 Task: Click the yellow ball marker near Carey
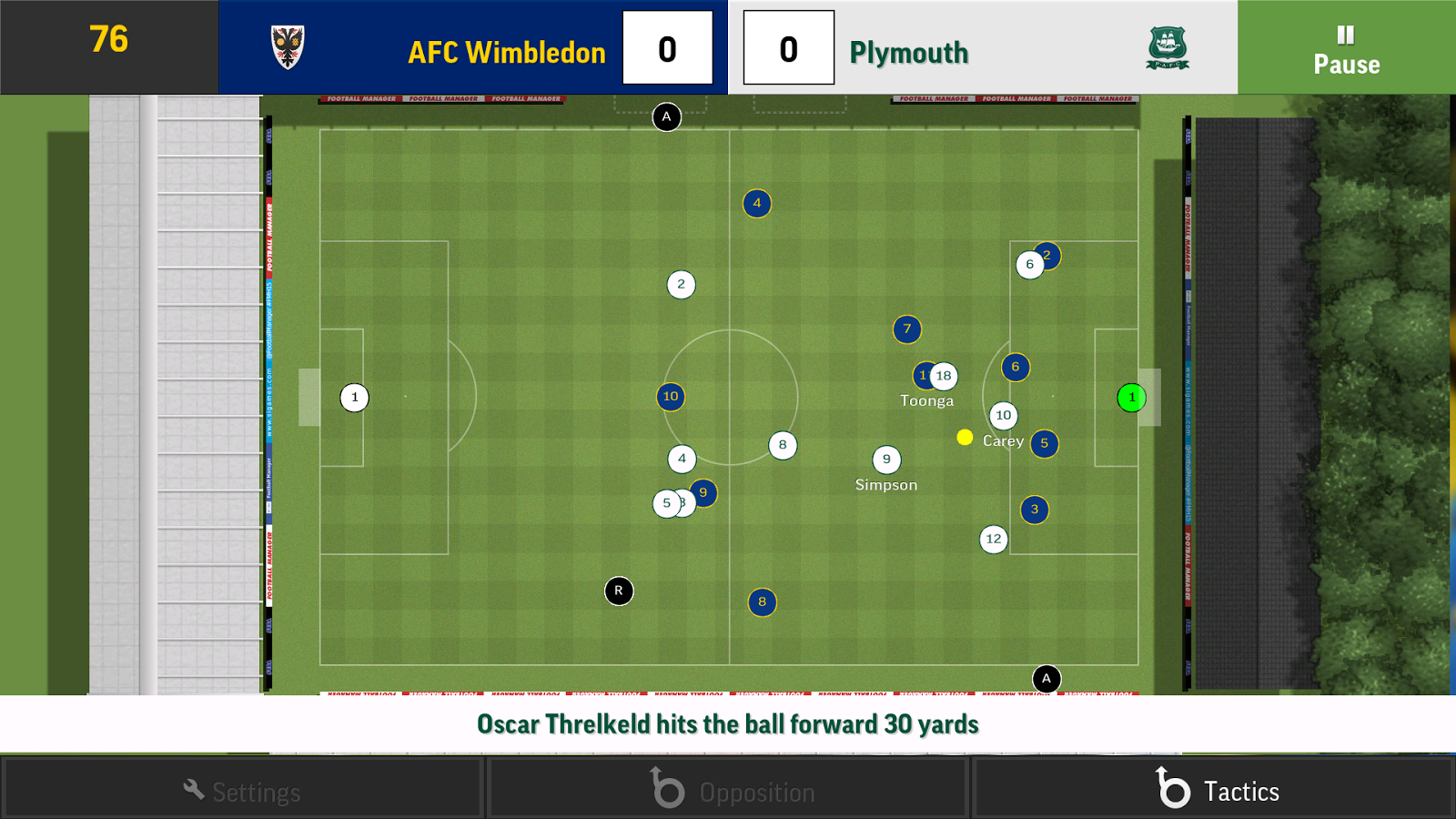point(964,438)
